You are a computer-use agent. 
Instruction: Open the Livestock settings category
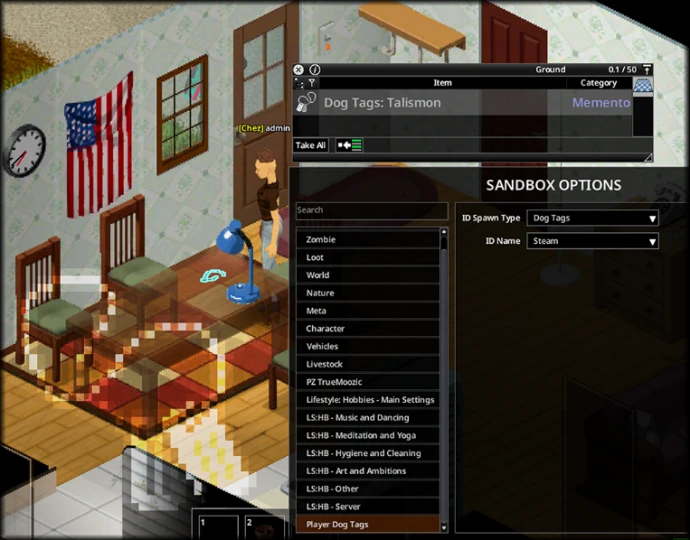[x=367, y=364]
